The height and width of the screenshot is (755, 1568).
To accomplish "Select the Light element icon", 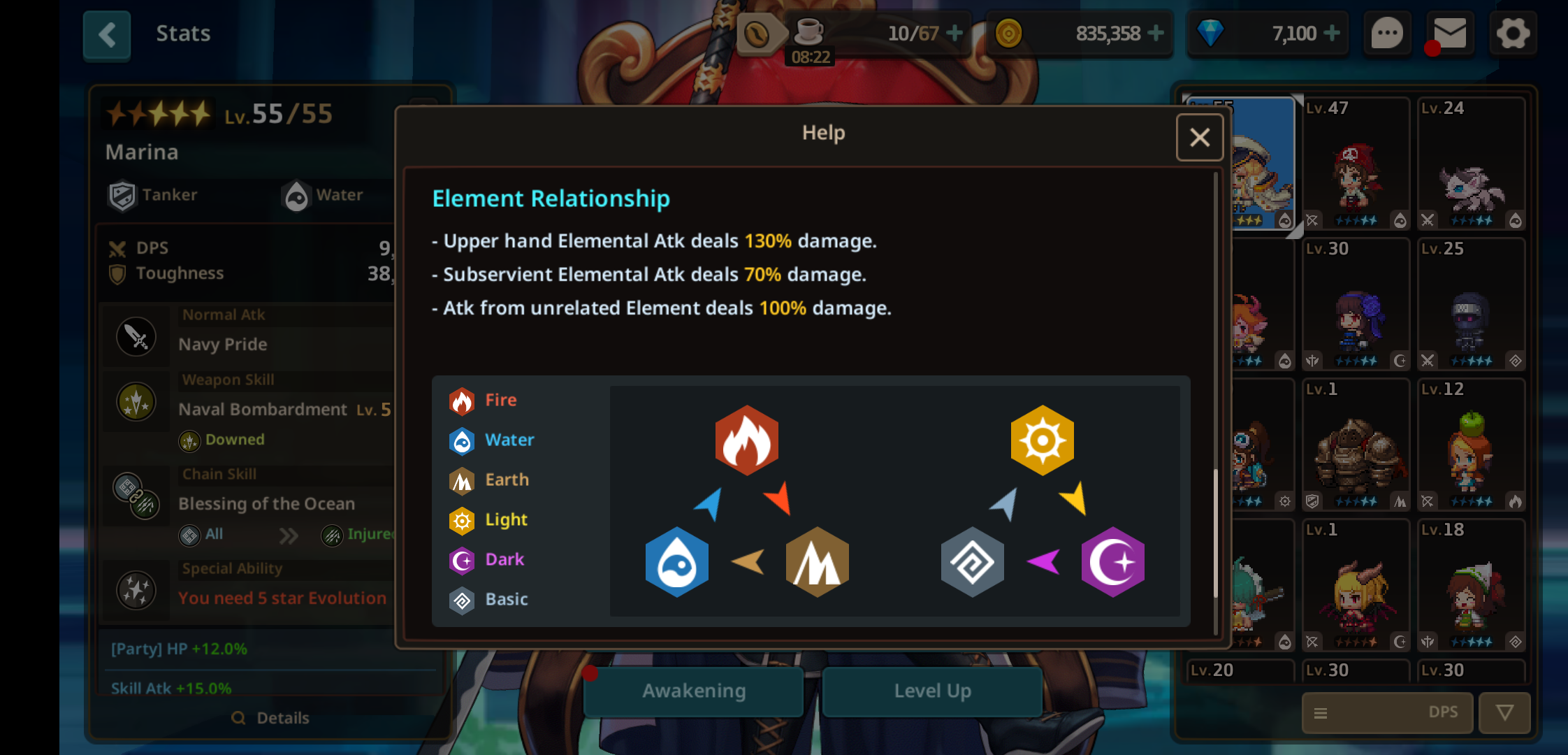I will point(461,520).
